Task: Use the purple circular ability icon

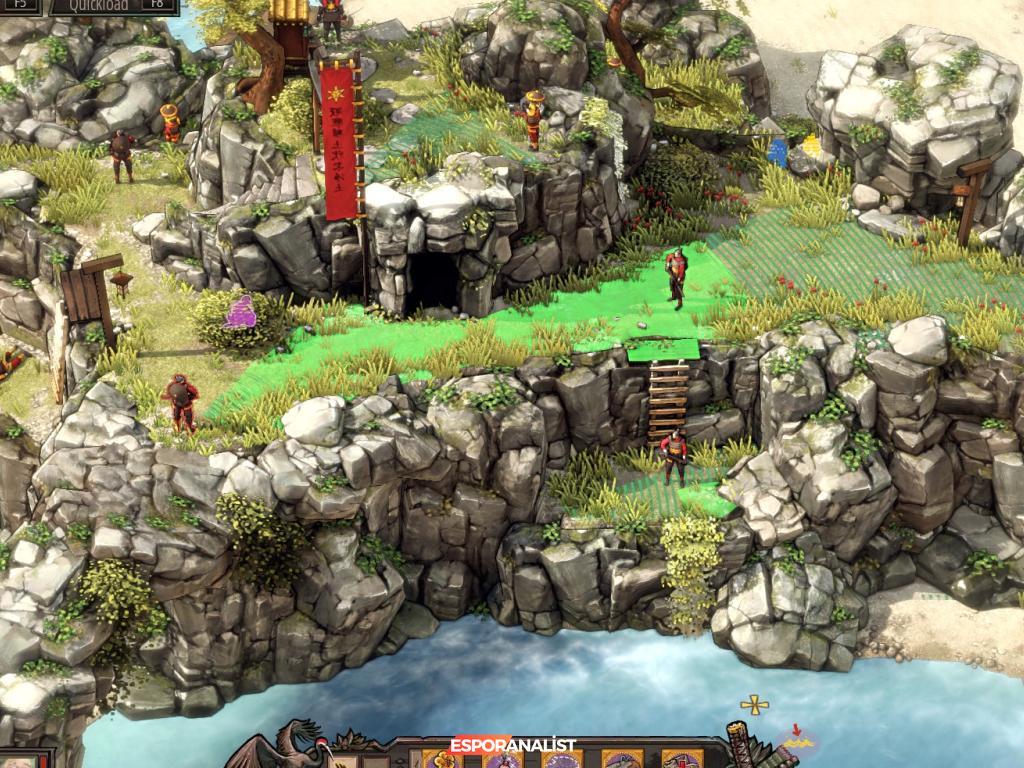Action: tap(561, 759)
